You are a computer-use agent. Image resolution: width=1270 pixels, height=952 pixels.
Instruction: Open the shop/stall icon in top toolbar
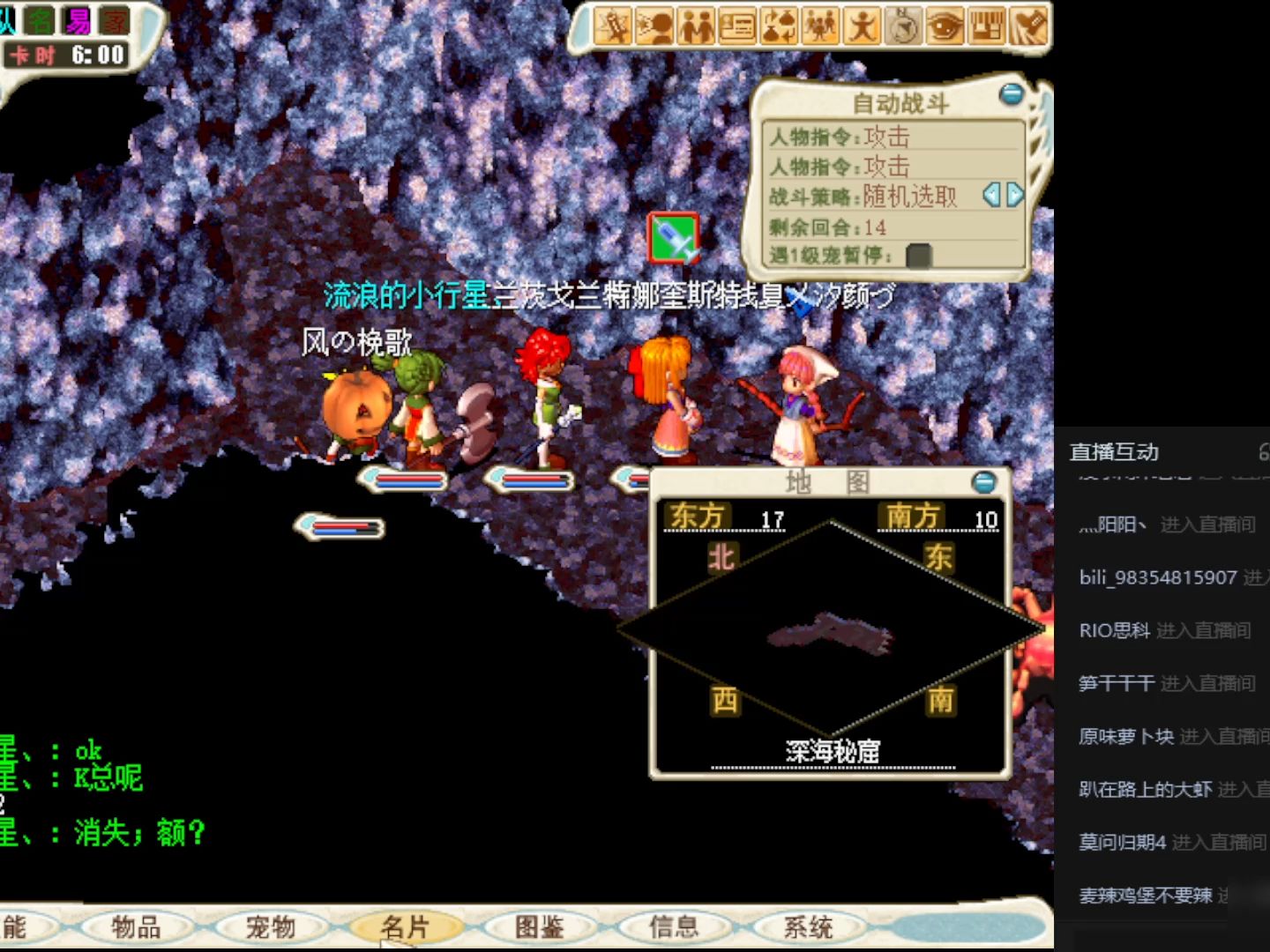[x=988, y=27]
